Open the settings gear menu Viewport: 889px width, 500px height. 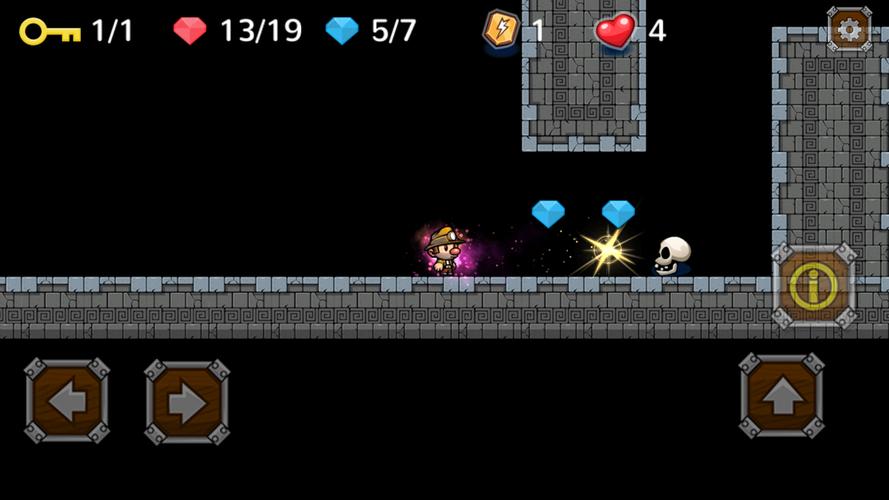(x=849, y=29)
